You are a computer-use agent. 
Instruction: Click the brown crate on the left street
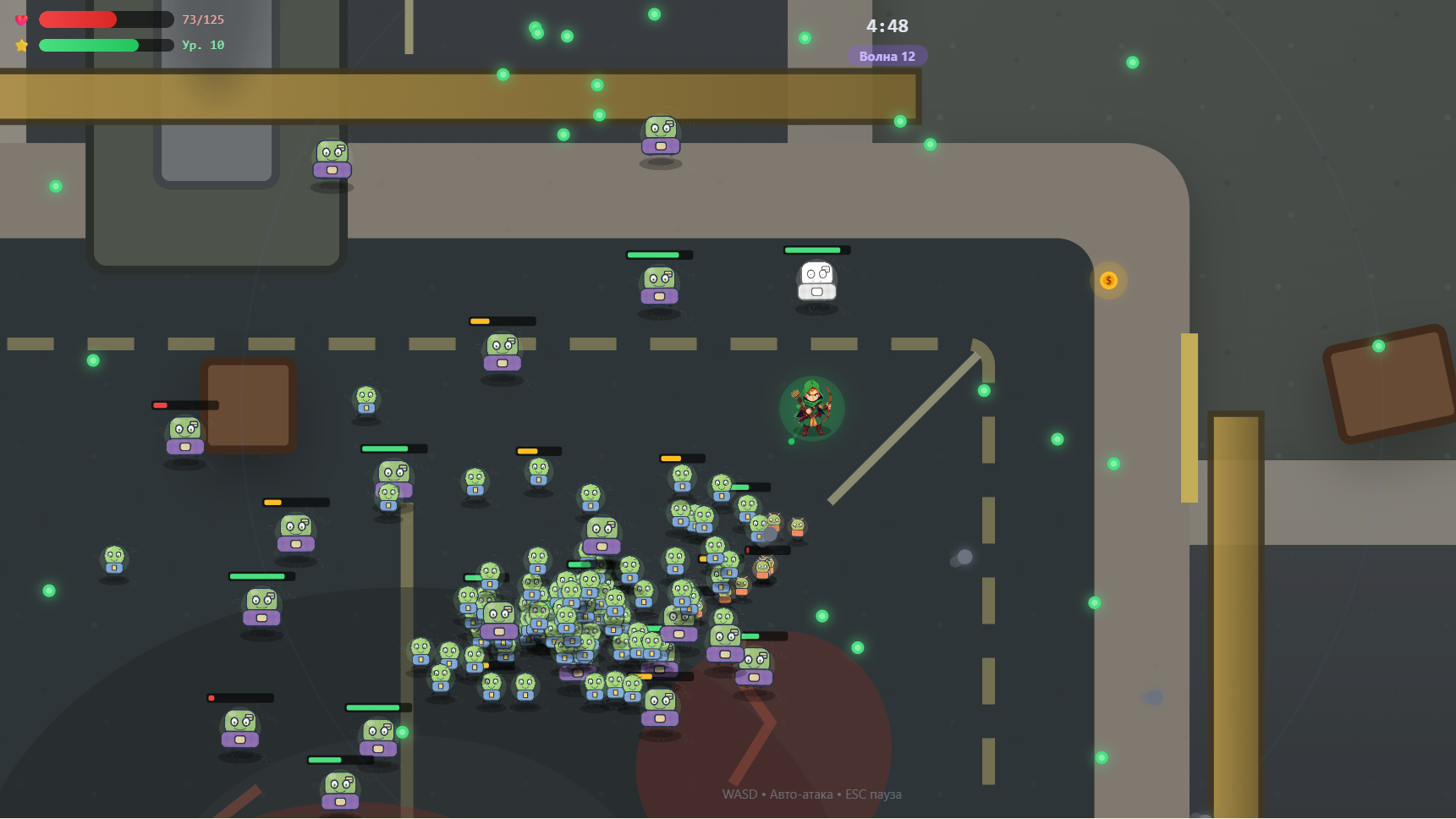coord(250,404)
